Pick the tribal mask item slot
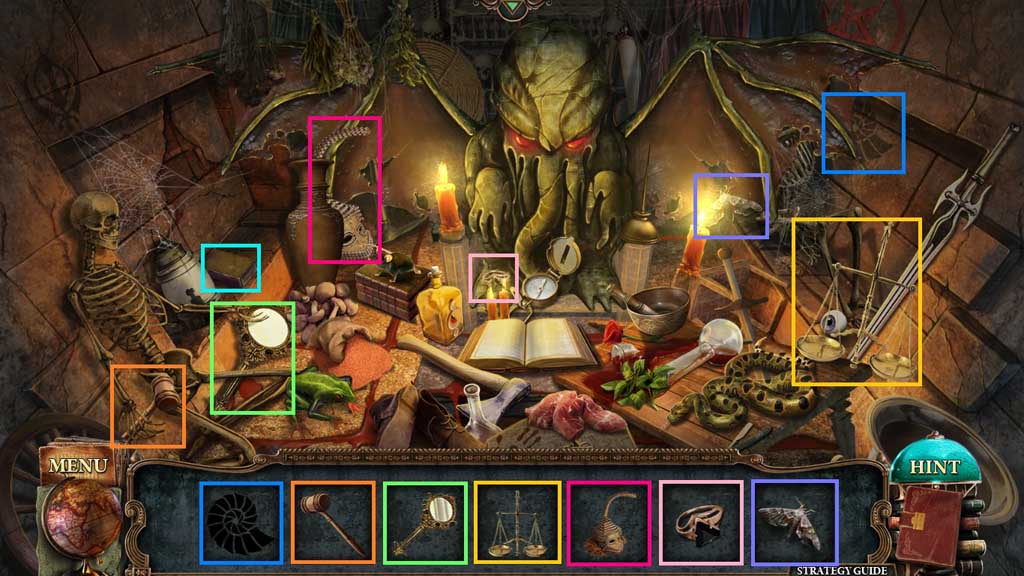Viewport: 1024px width, 576px height. coord(609,523)
